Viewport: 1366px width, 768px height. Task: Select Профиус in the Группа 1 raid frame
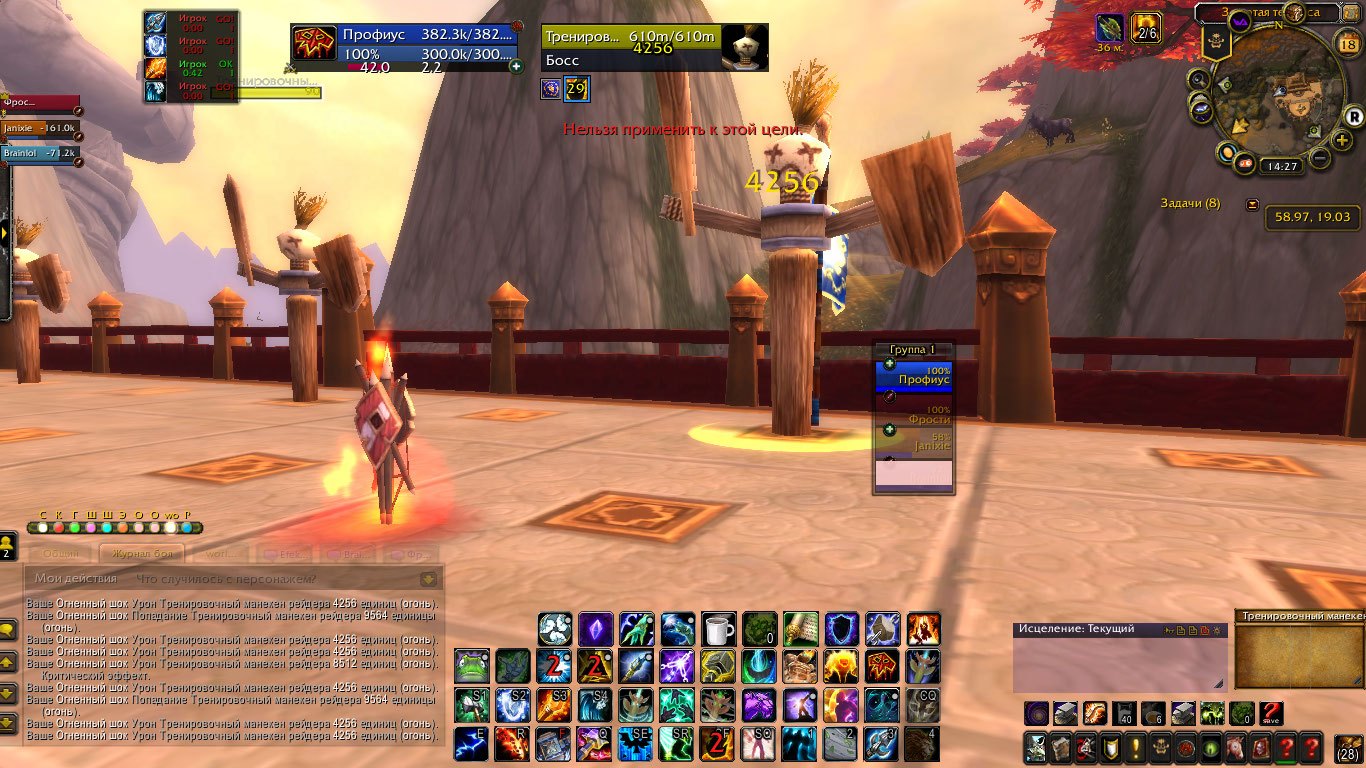914,376
